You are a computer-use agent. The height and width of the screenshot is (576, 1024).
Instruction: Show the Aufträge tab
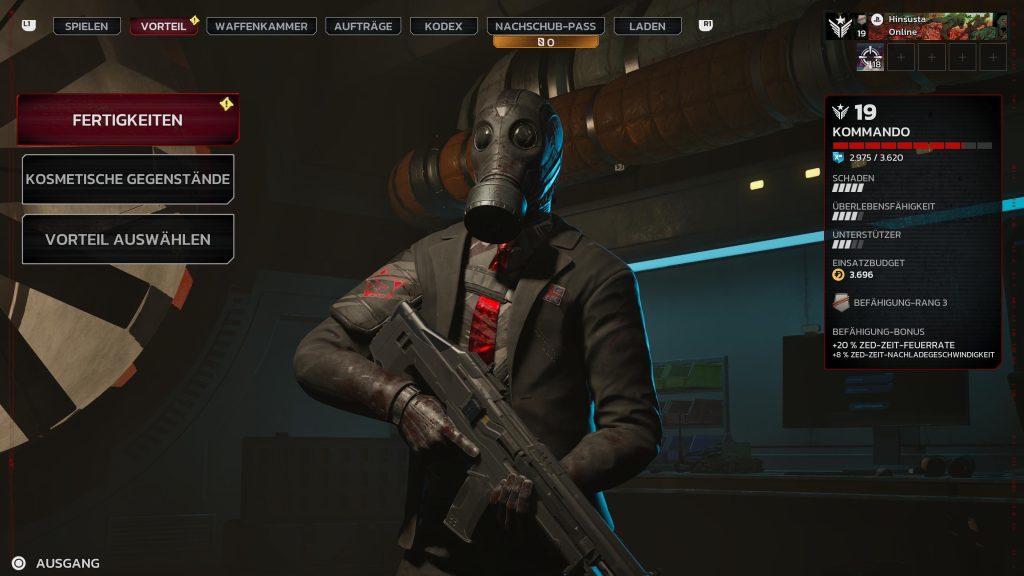click(x=363, y=26)
